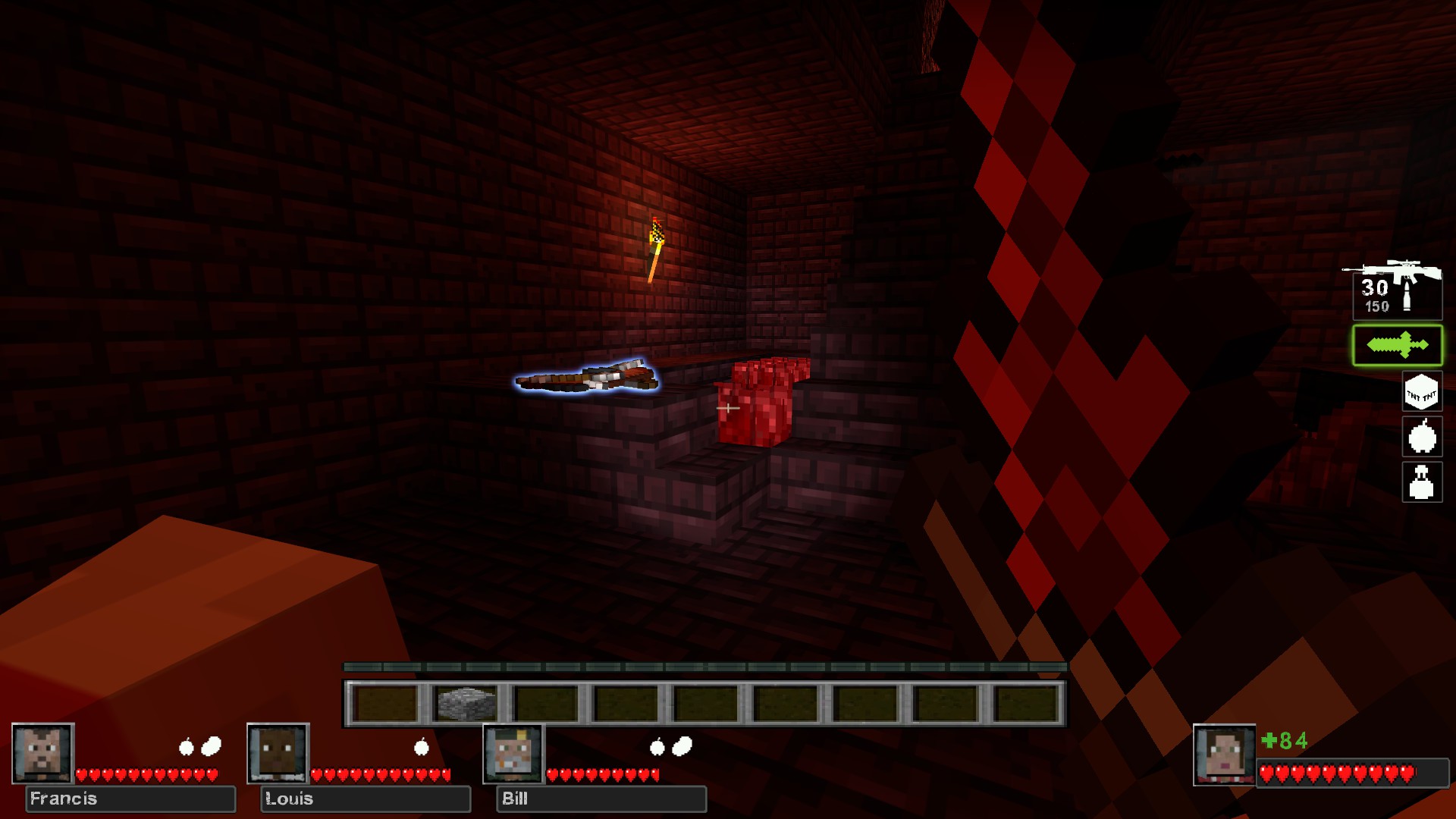
Task: Select the apple item slot
Action: pyautogui.click(x=1422, y=437)
